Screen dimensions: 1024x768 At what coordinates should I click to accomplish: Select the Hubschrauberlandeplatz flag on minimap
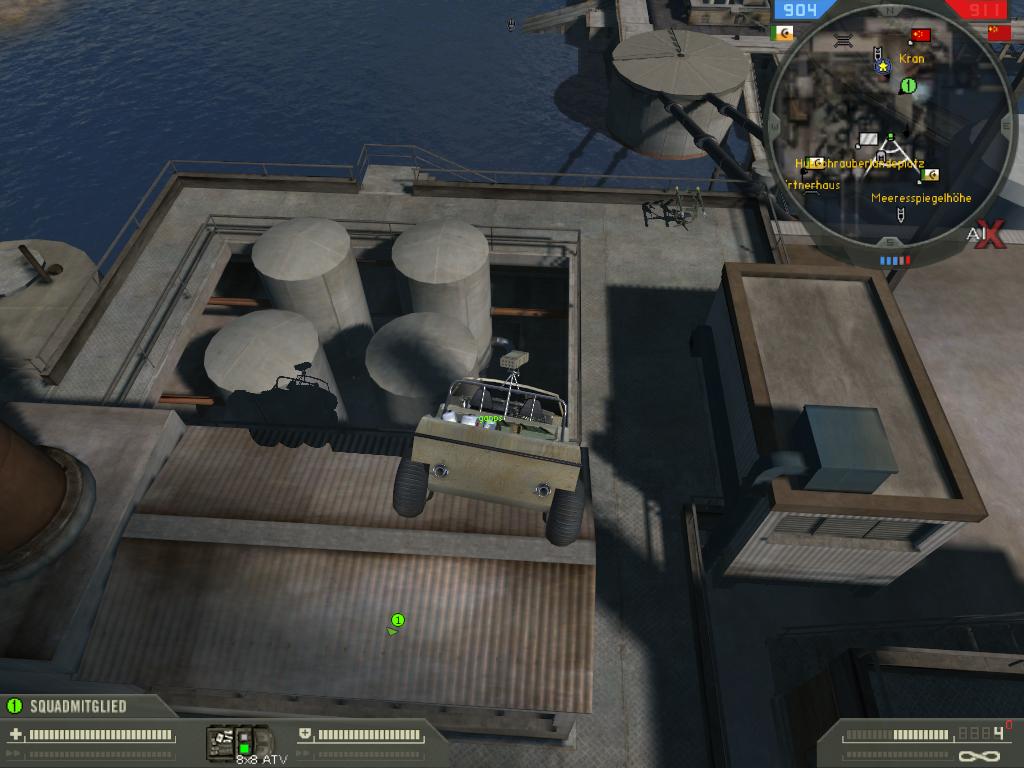[x=816, y=163]
